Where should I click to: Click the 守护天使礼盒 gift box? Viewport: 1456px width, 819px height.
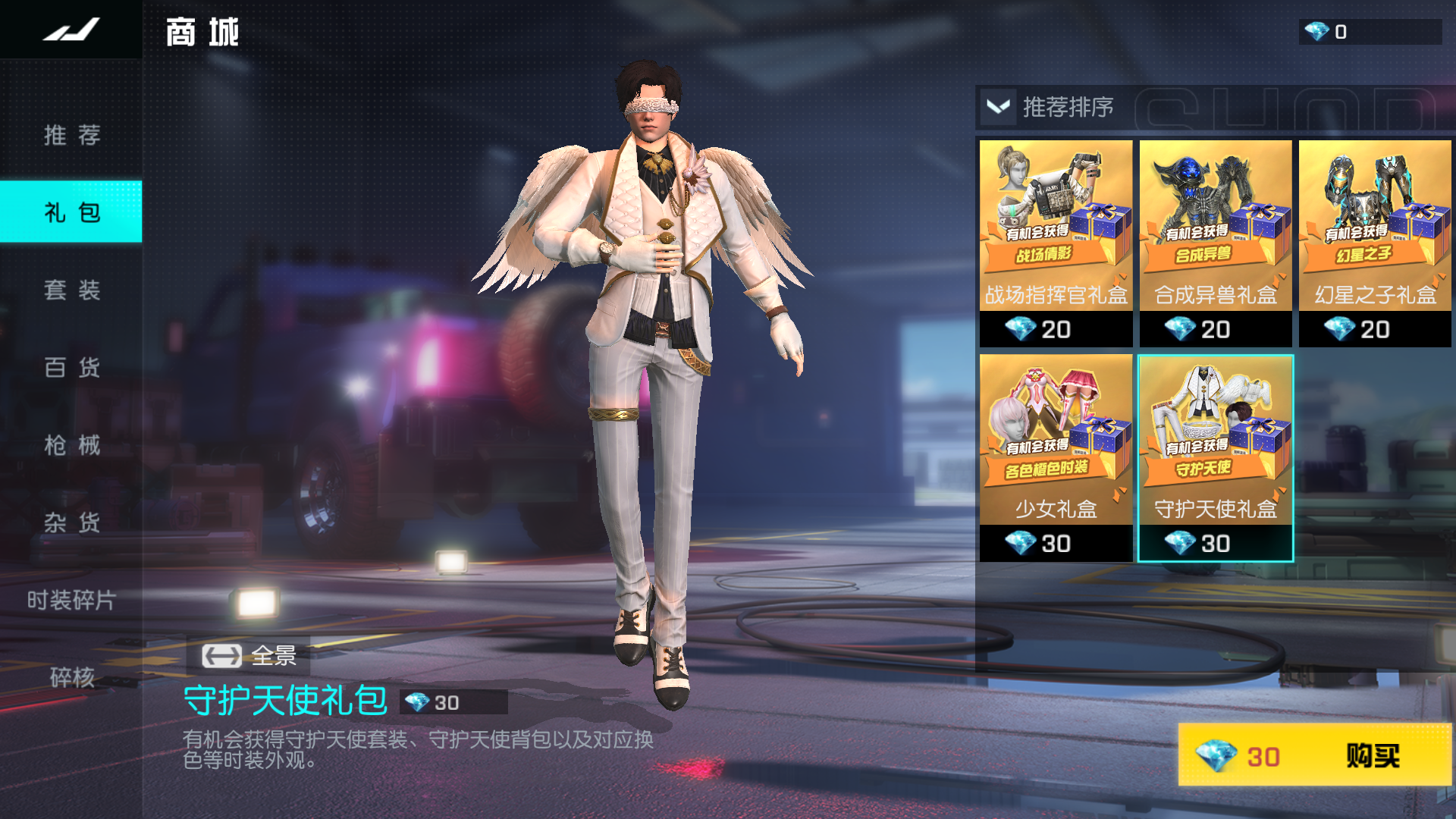point(1215,457)
